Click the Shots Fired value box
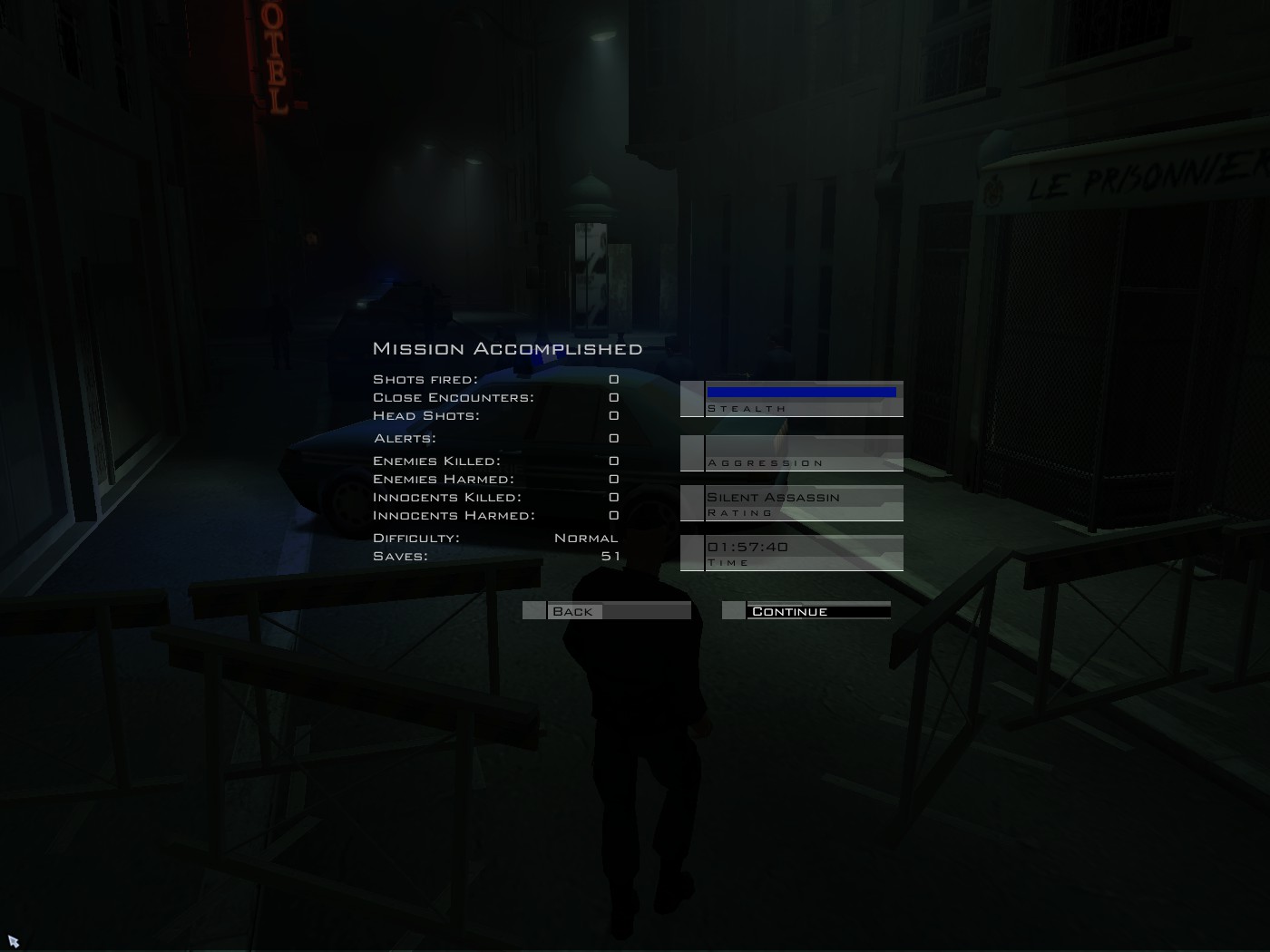Viewport: 1270px width, 952px height. pos(615,379)
